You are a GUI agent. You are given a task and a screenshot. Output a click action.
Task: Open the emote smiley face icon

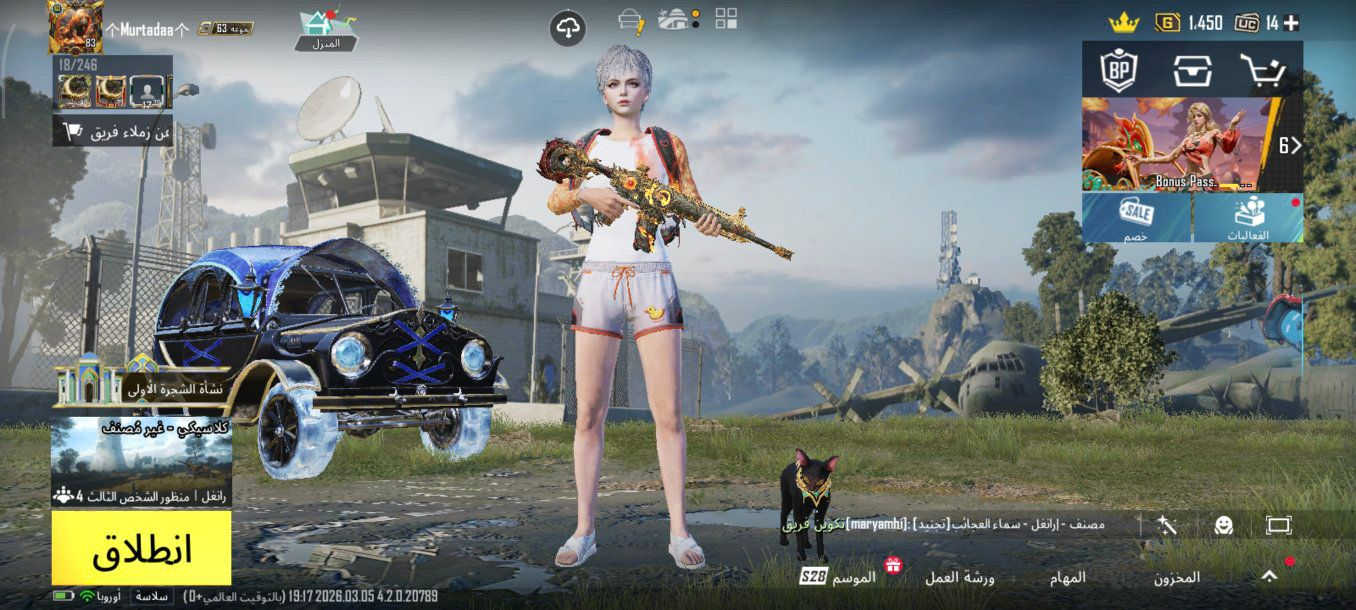(1223, 525)
